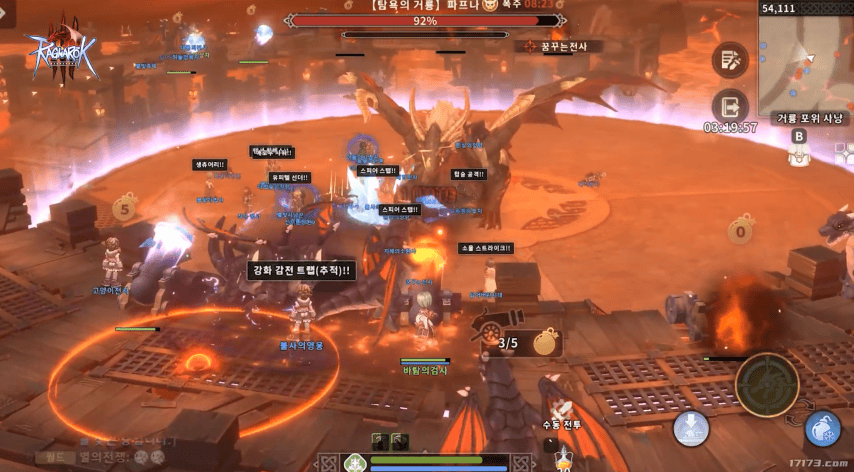854x472 pixels.
Task: Activate the blue downward-arrow skill button
Action: (x=691, y=428)
